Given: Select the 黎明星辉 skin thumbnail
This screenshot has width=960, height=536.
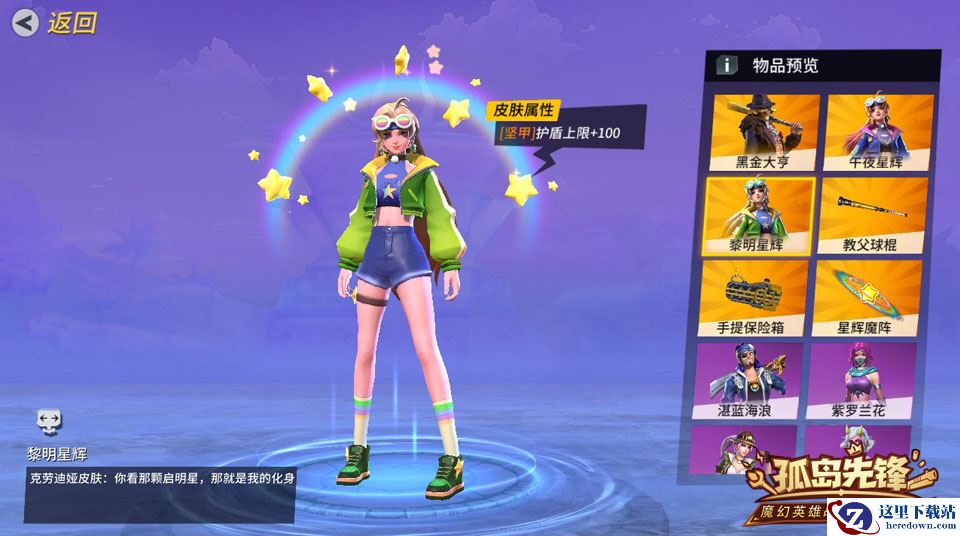Looking at the screenshot, I should 759,214.
